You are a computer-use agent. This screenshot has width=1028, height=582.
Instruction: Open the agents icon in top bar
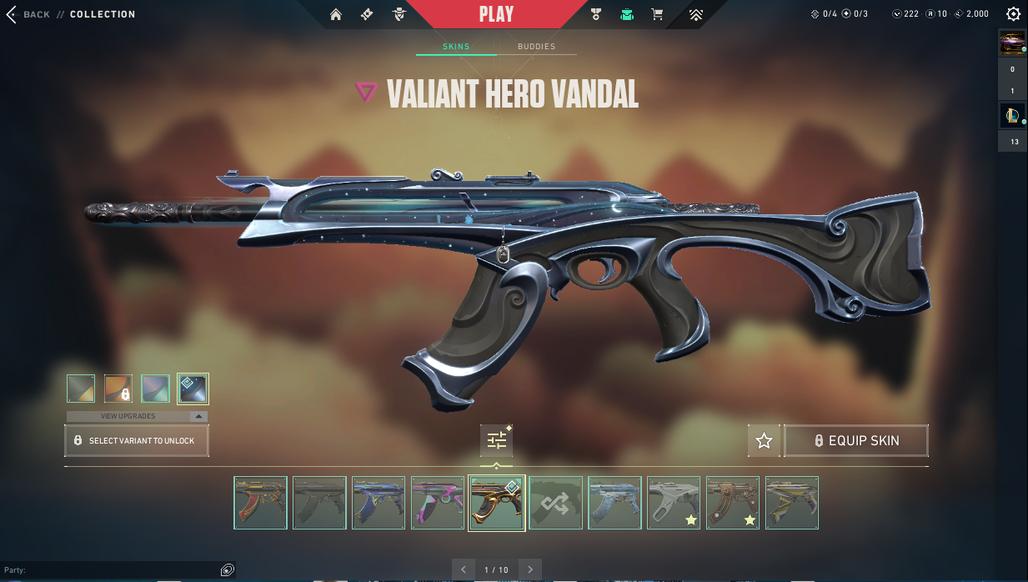click(399, 14)
